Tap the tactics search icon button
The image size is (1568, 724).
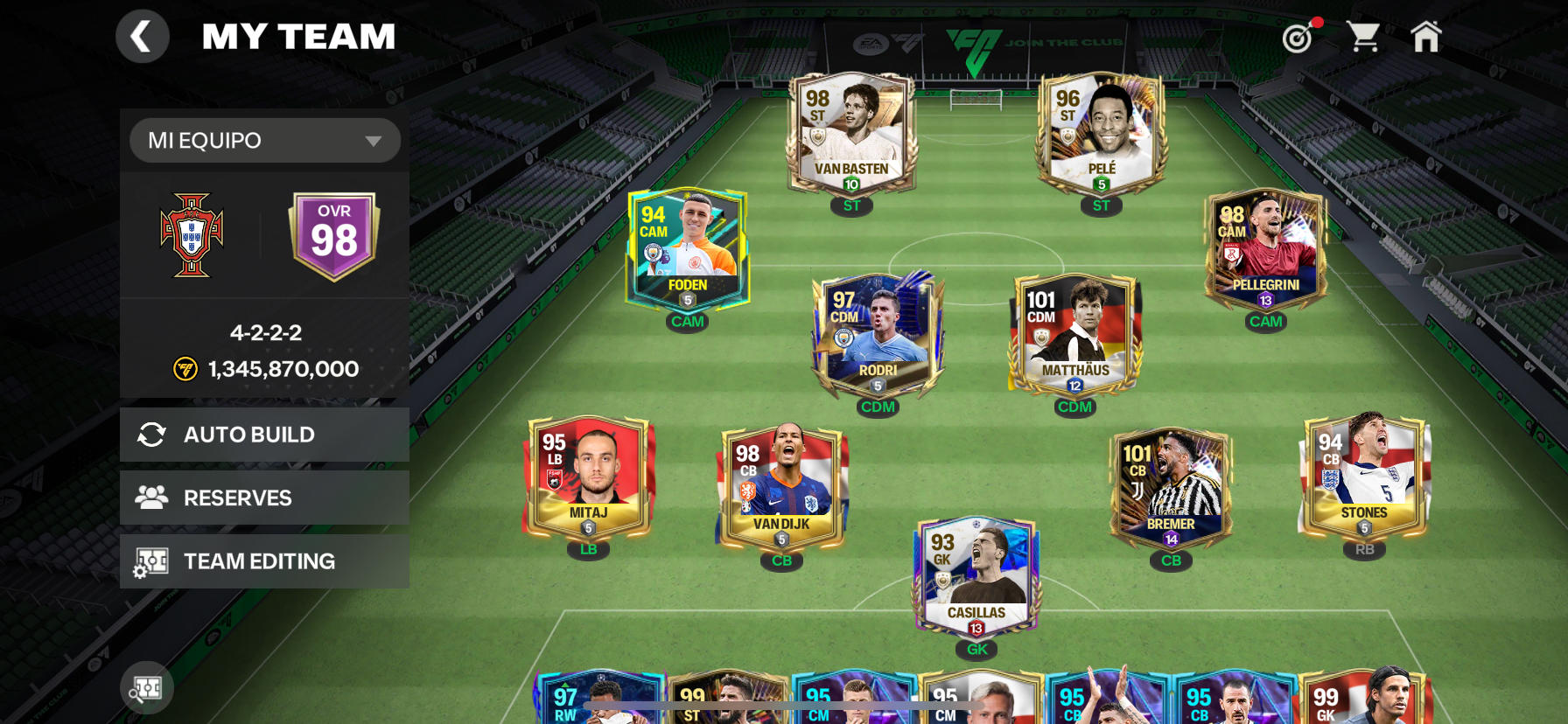(x=147, y=688)
